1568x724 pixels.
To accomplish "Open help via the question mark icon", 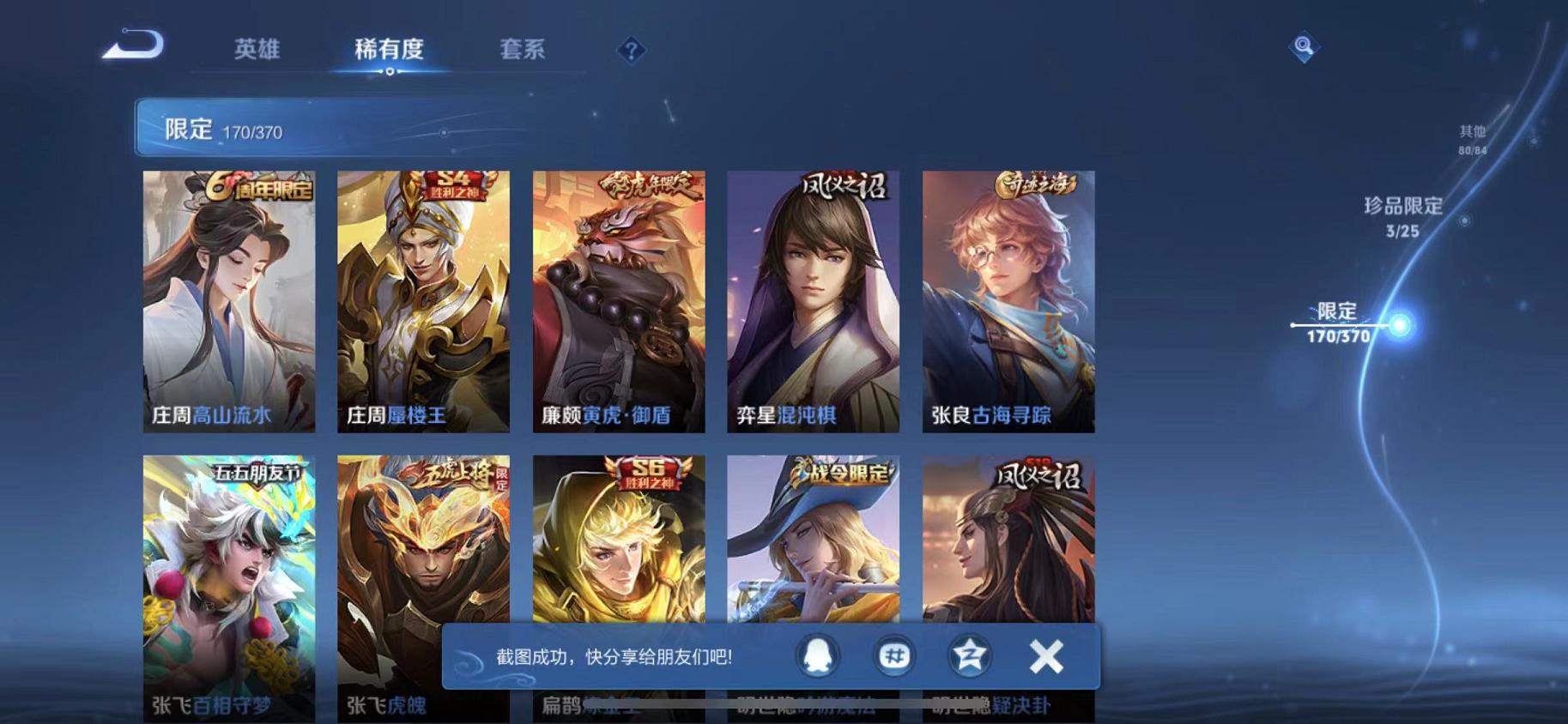I will (631, 51).
